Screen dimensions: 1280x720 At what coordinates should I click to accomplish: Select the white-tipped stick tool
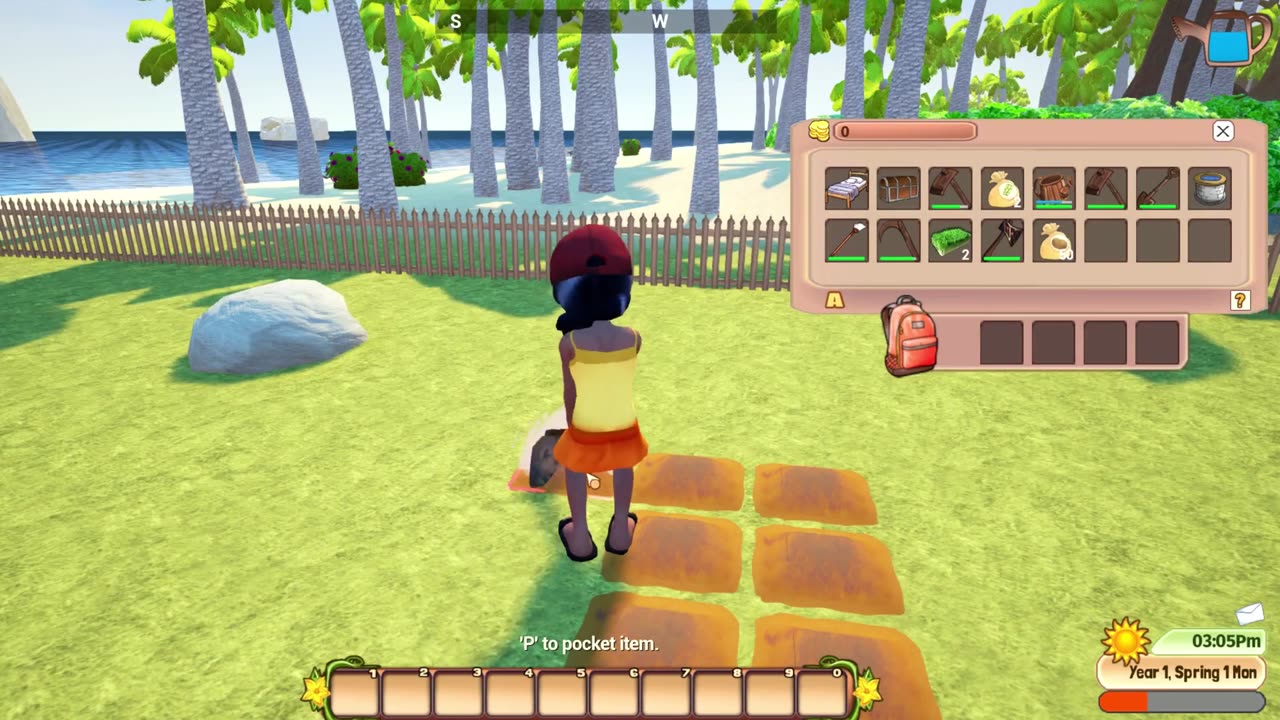coord(846,241)
